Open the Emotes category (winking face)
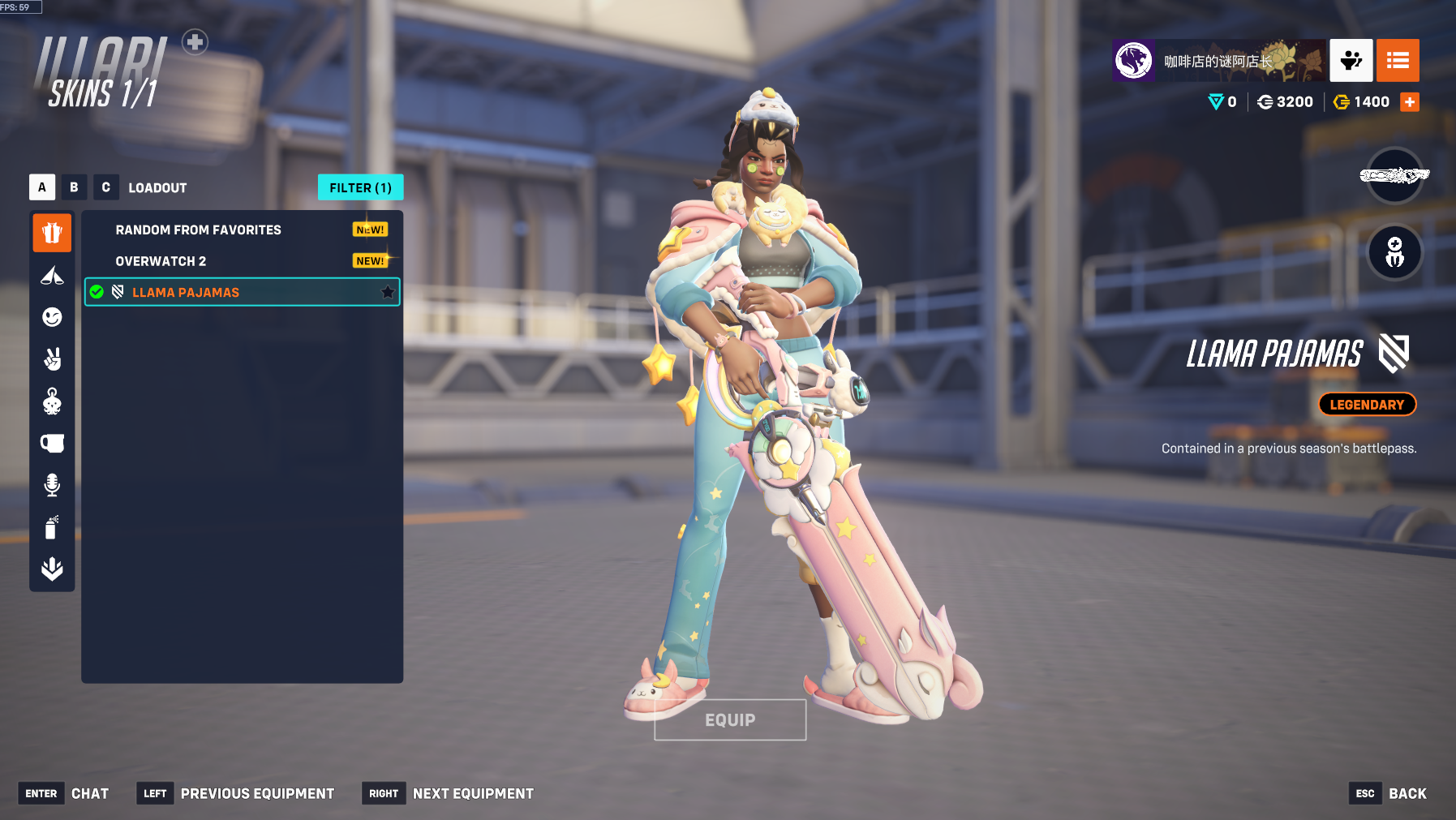The image size is (1456, 820). pos(52,317)
